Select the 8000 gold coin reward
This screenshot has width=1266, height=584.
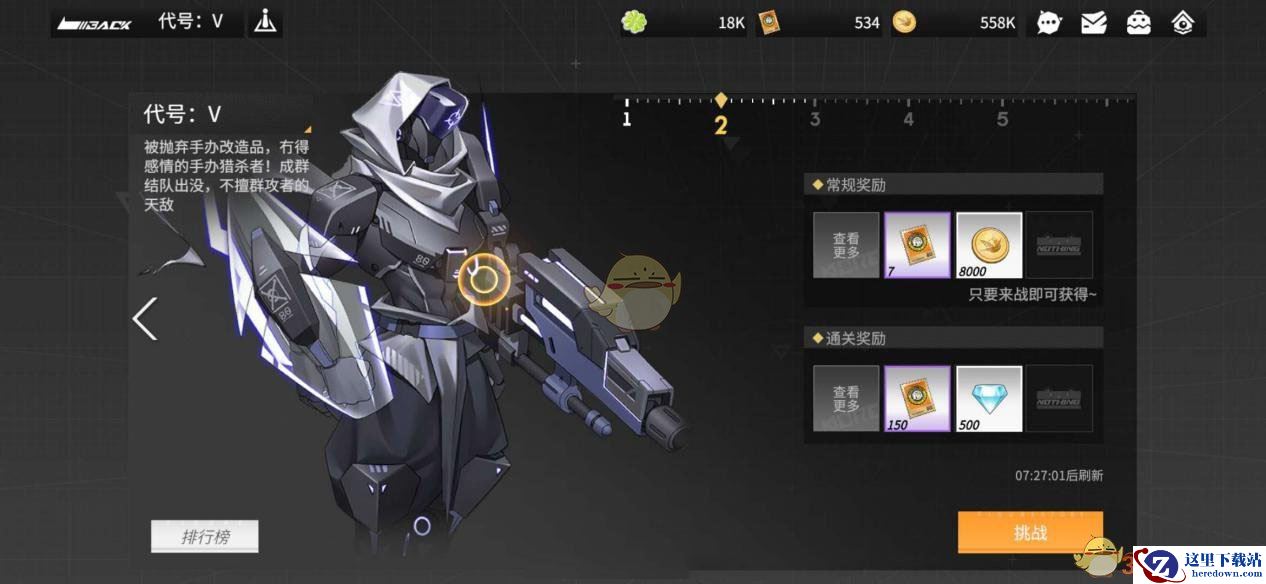(989, 245)
